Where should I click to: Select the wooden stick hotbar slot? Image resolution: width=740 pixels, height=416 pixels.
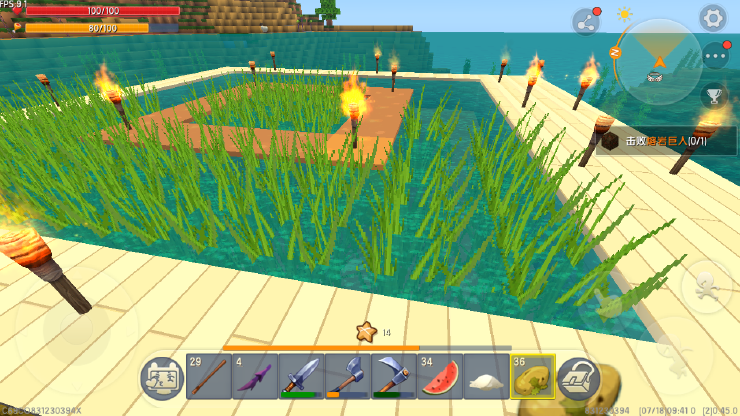click(x=208, y=378)
